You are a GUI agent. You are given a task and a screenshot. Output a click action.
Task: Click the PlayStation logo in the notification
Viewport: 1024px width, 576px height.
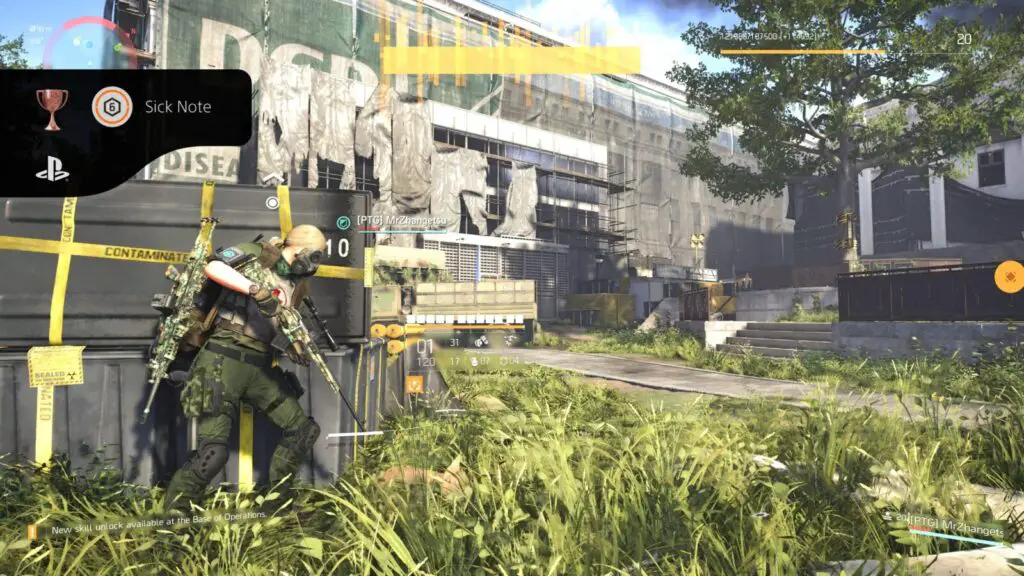52,169
